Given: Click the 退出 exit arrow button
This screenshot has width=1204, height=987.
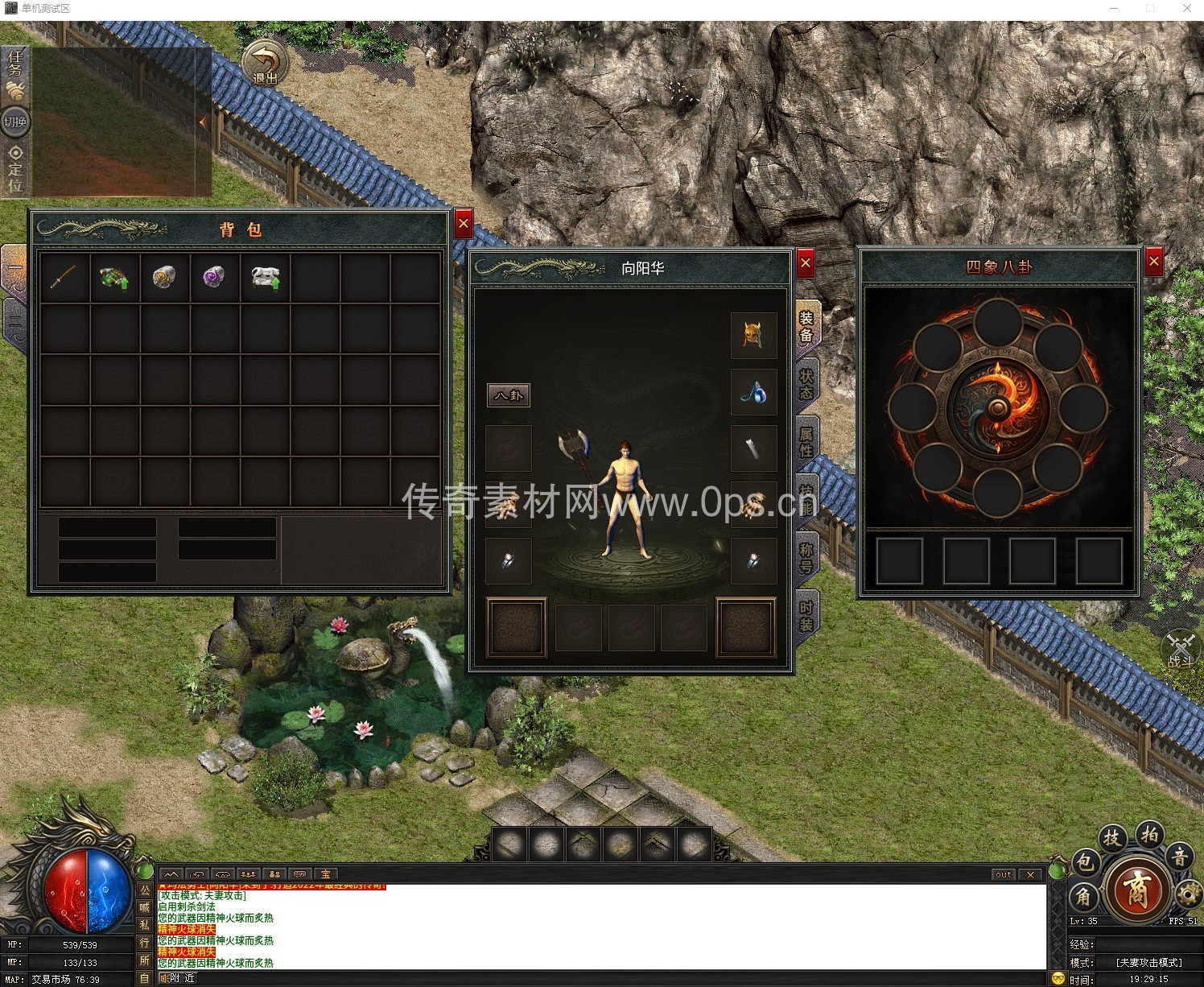Looking at the screenshot, I should 265,63.
